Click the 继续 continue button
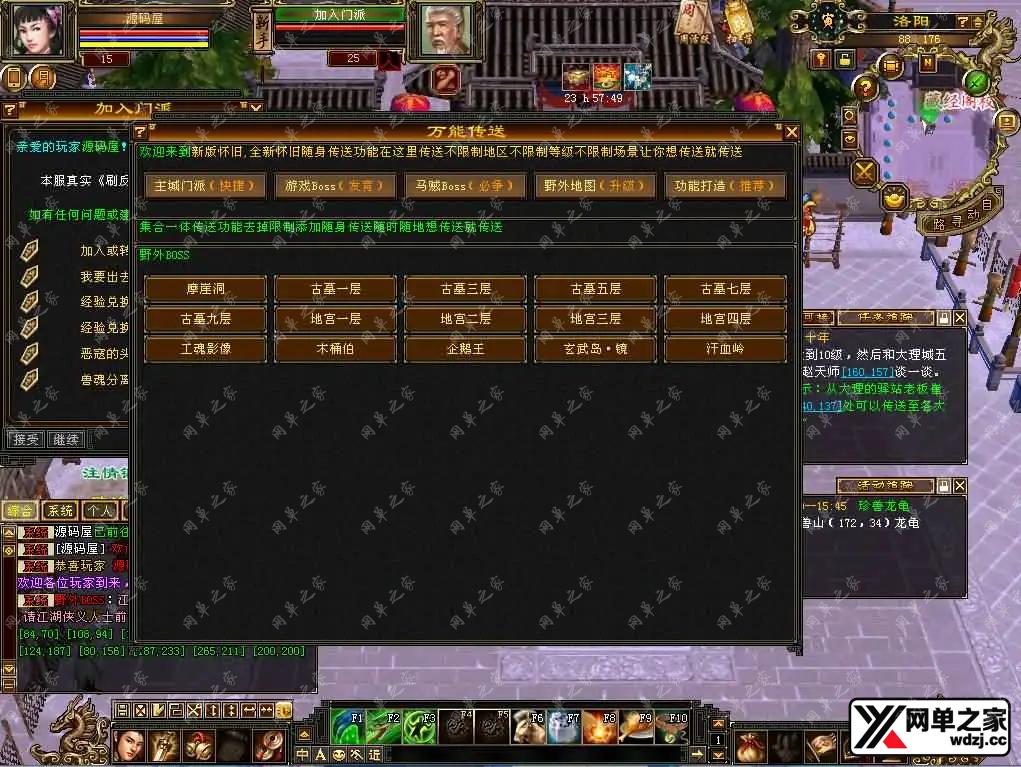1021x767 pixels. point(66,439)
